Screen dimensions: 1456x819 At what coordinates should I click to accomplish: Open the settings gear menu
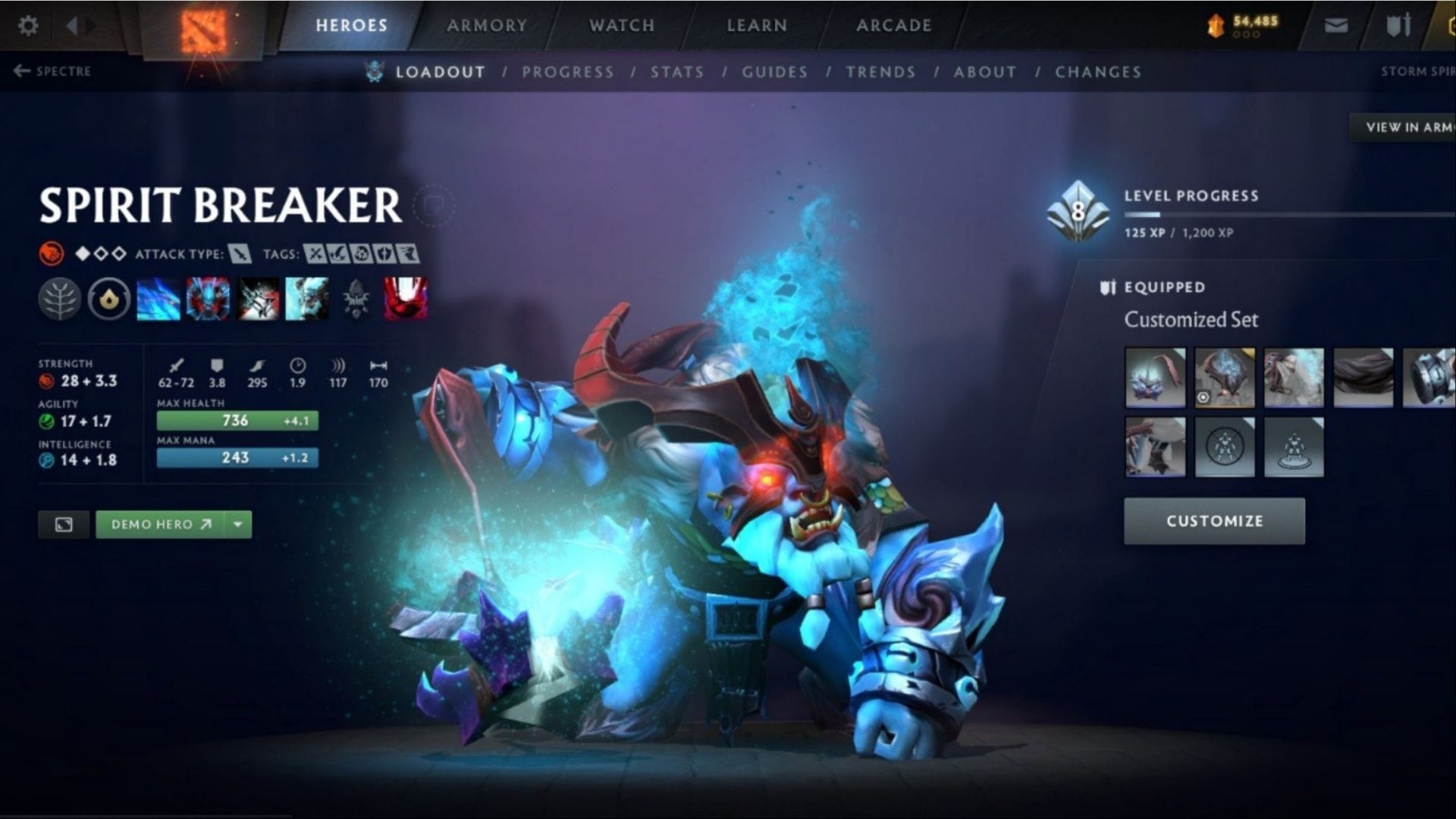(x=28, y=26)
